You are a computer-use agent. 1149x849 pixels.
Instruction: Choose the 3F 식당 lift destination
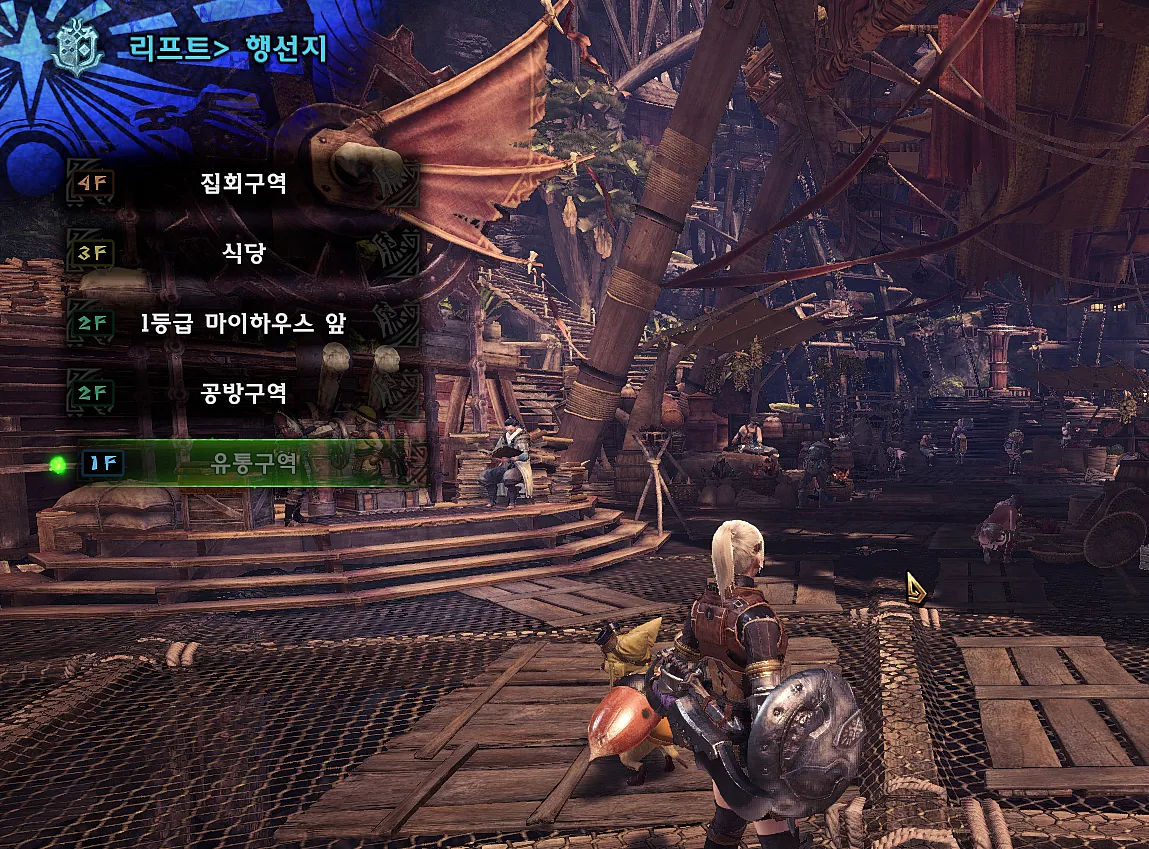click(242, 254)
